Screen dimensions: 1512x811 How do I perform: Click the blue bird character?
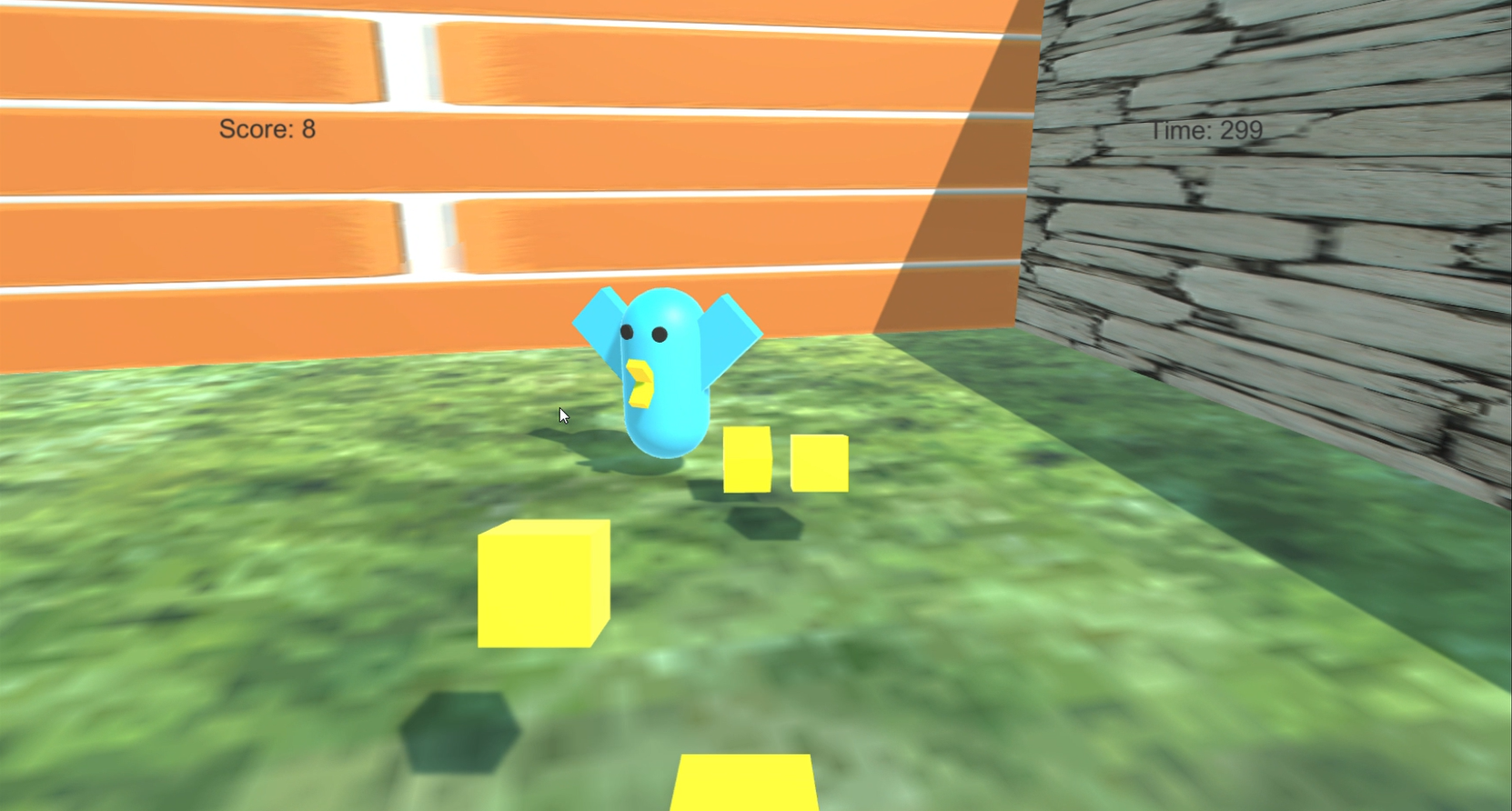[665, 382]
